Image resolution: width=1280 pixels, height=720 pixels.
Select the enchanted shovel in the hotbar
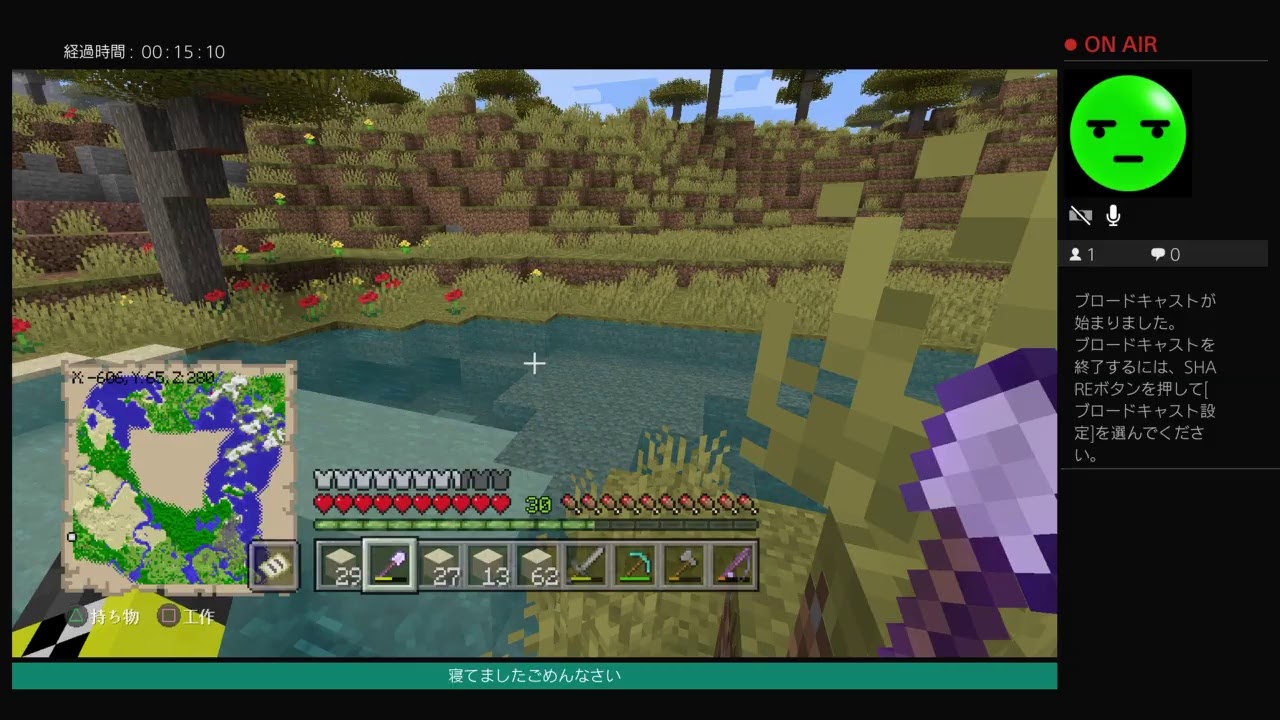(390, 565)
